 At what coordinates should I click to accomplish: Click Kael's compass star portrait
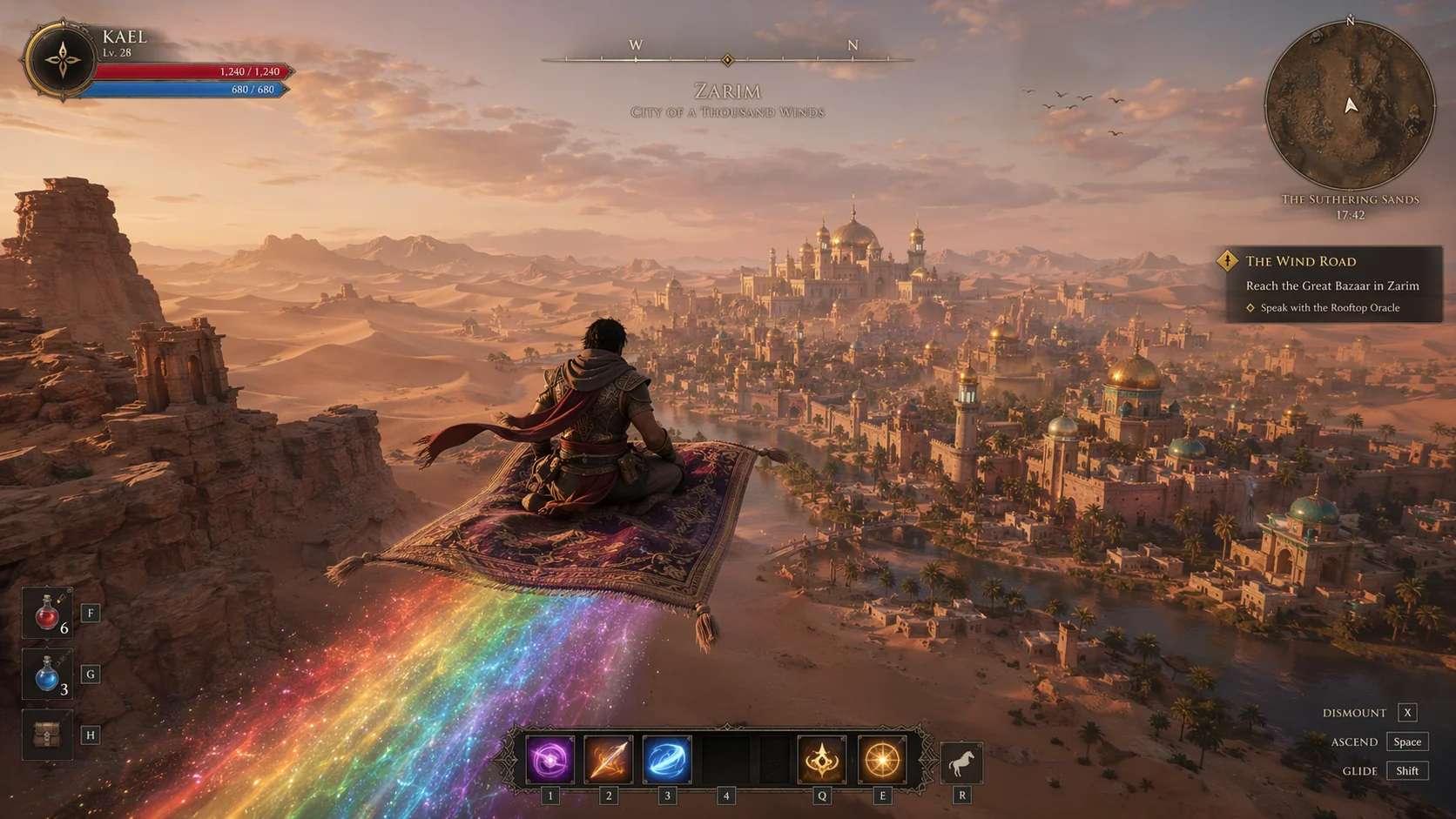point(62,60)
